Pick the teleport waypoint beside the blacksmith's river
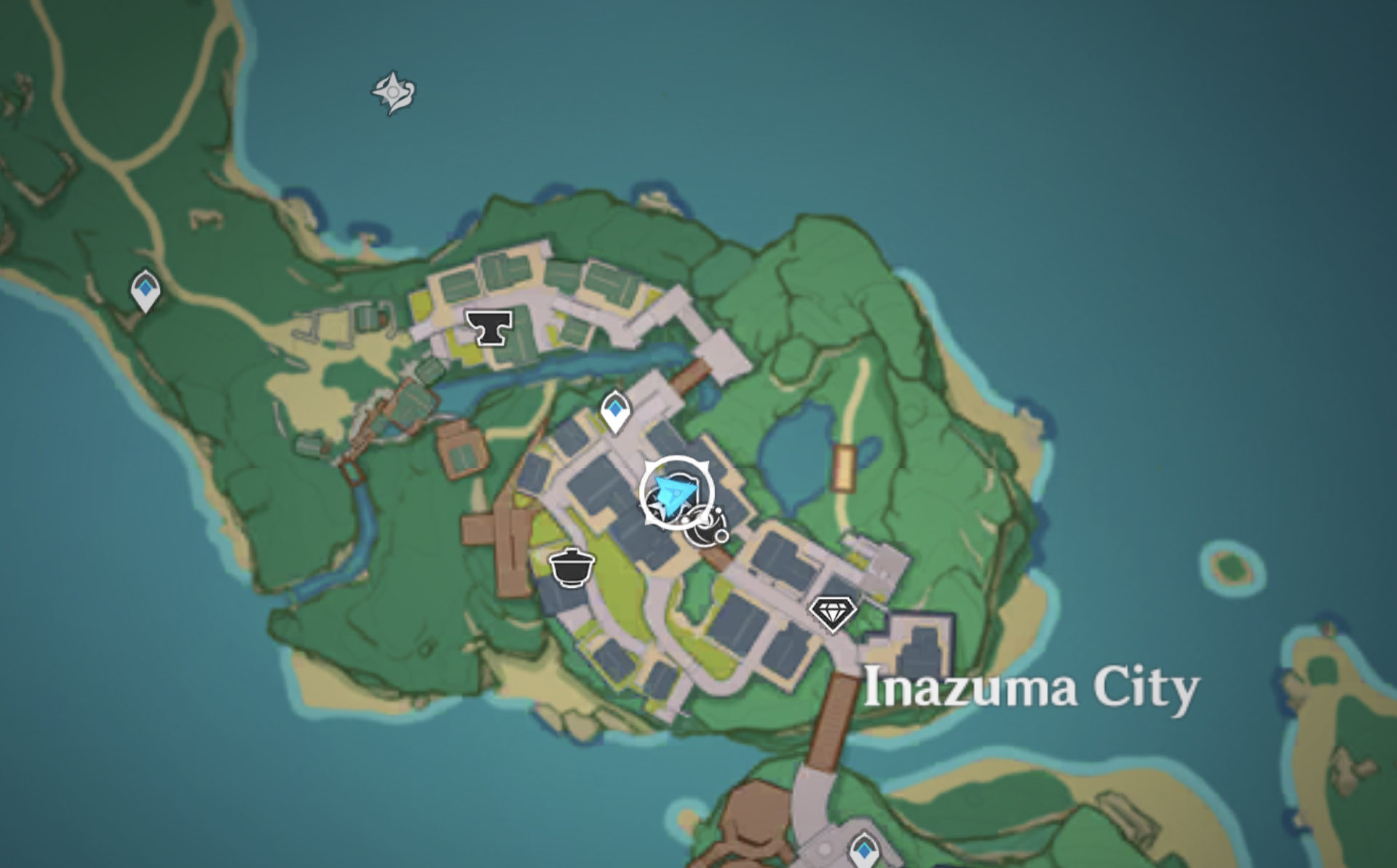 pyautogui.click(x=615, y=410)
